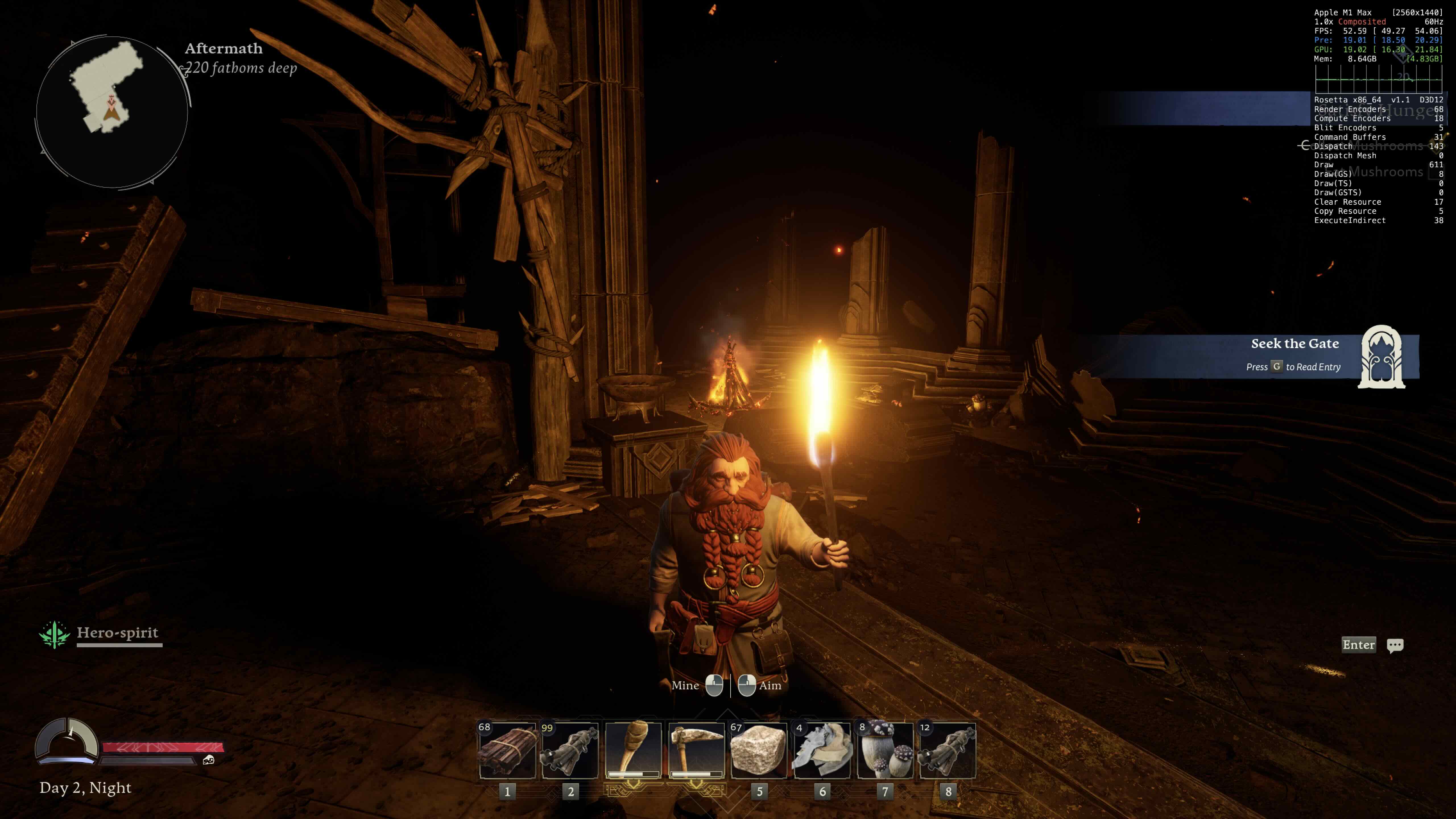Choose the cloth scraps slot
This screenshot has width=1456, height=819.
pos(822,750)
